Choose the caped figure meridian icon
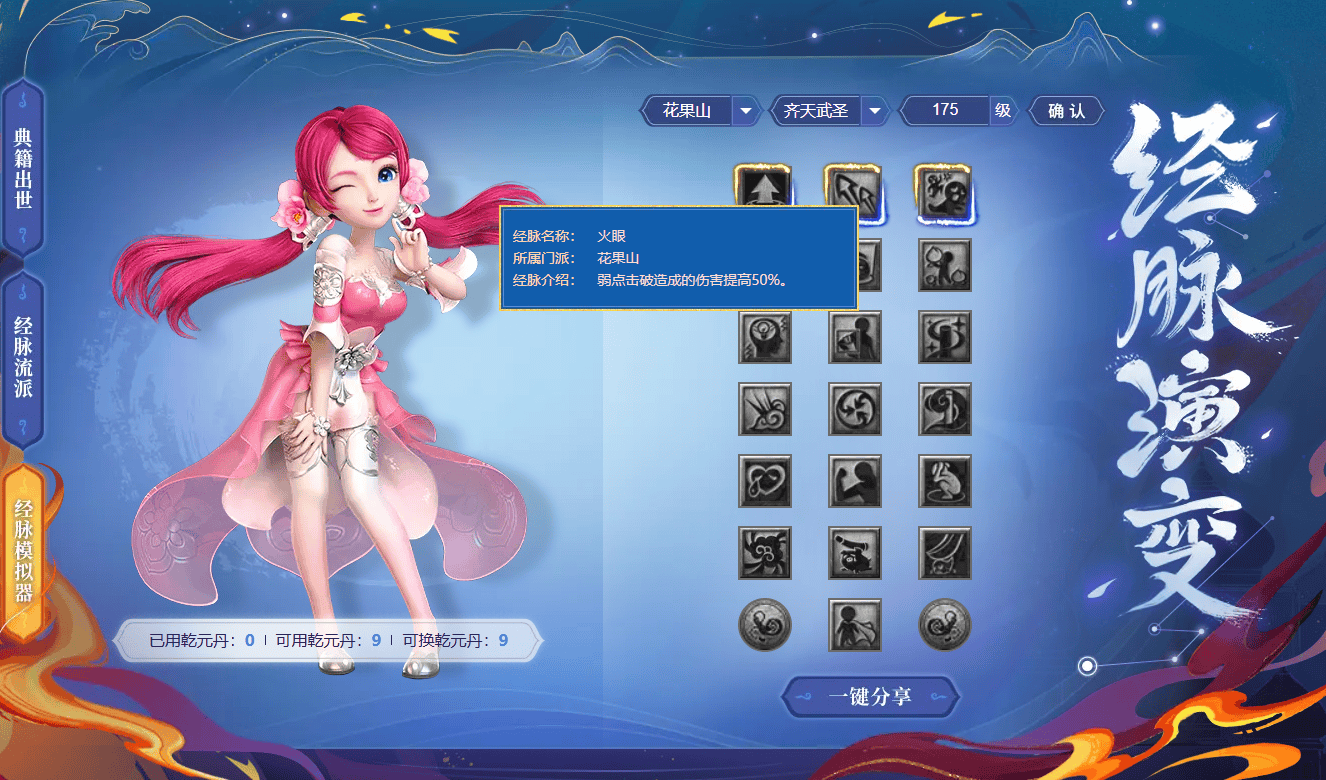1326x780 pixels. (x=855, y=625)
